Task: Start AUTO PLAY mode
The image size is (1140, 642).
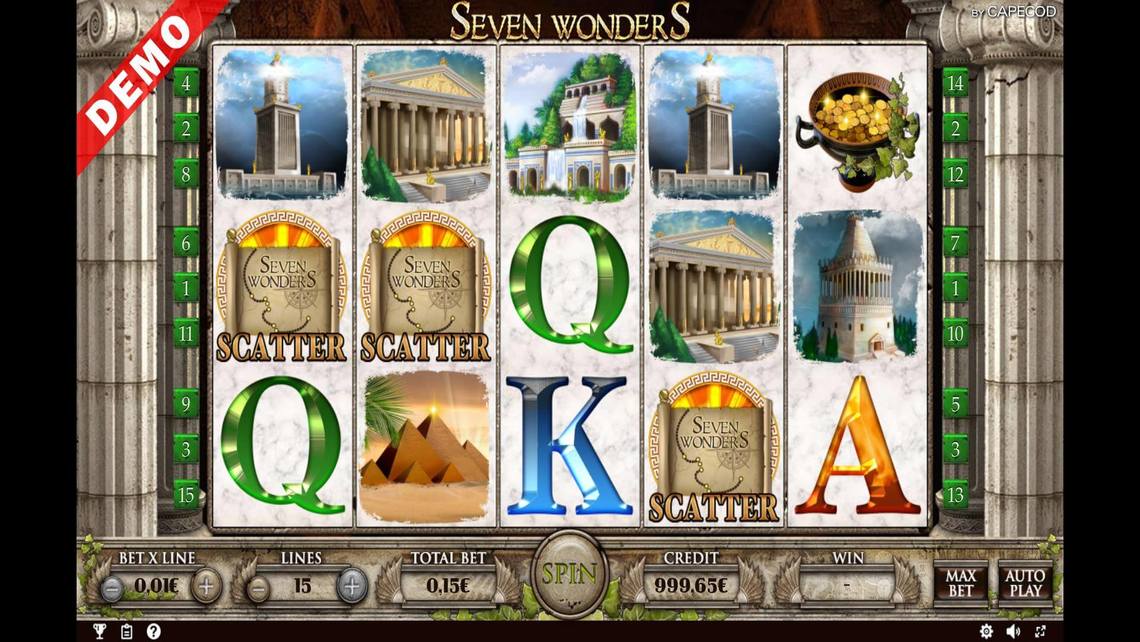Action: point(1024,583)
